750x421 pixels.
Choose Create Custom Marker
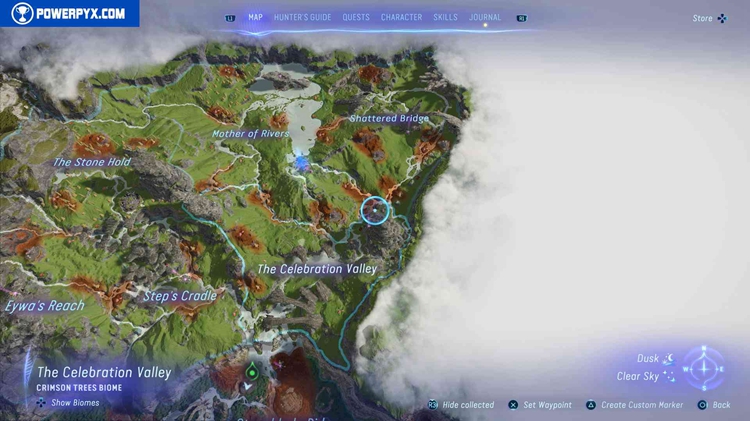pos(641,405)
